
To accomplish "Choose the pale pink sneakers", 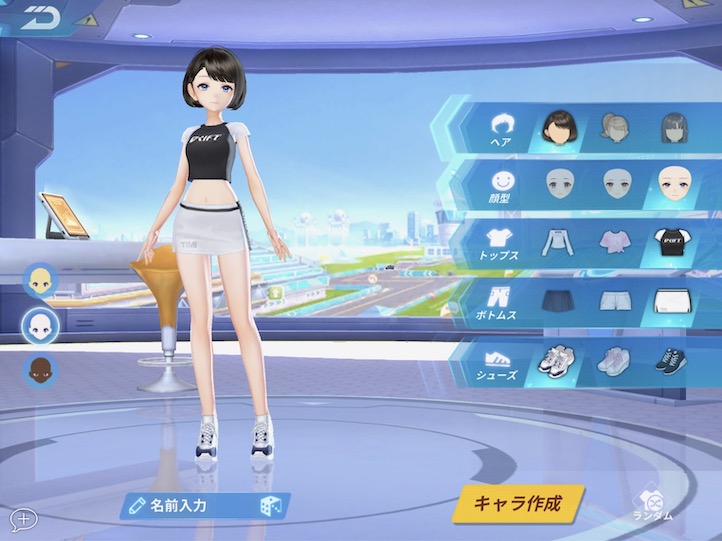I will point(614,359).
